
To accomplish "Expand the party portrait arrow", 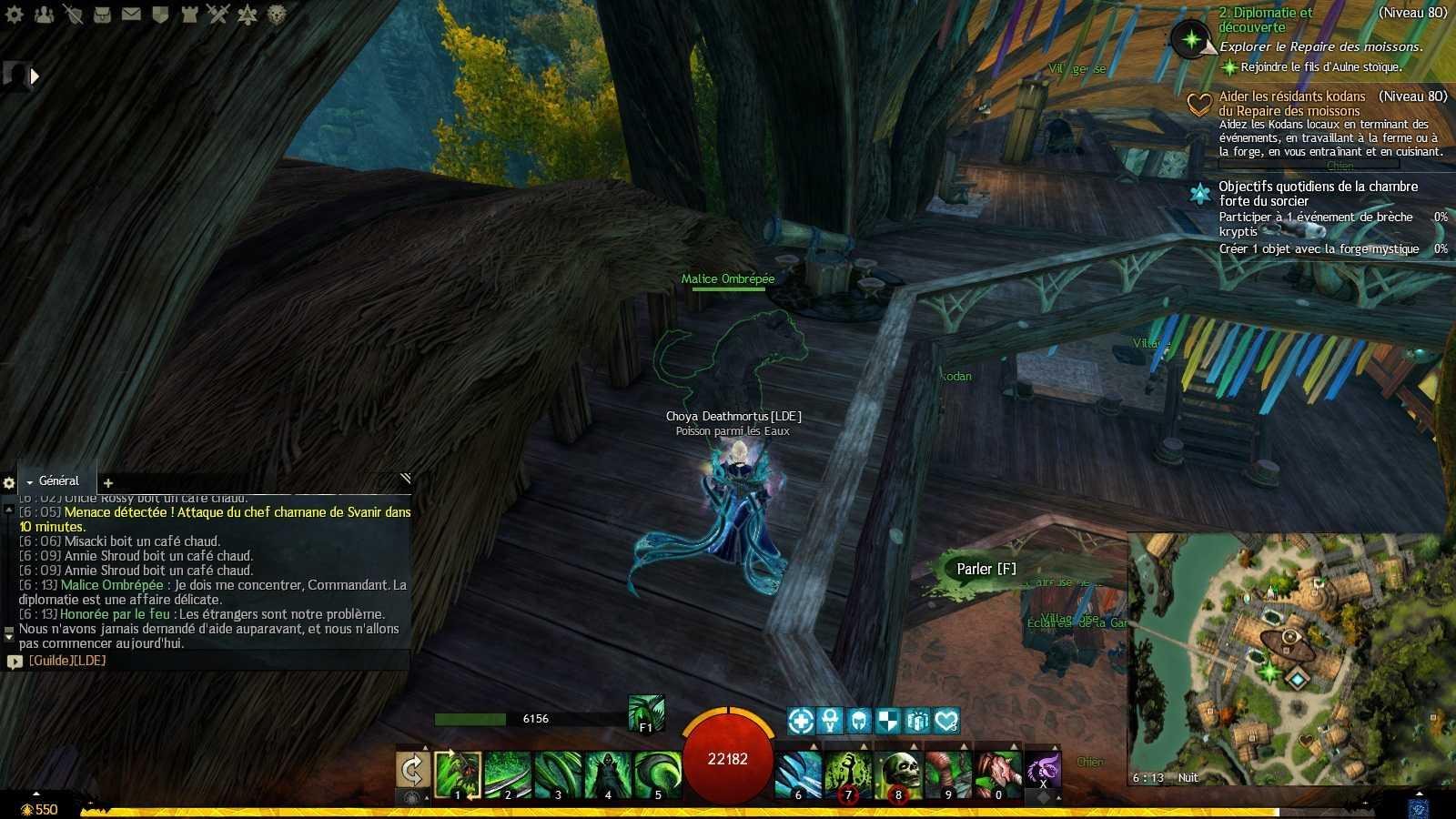I will [x=35, y=76].
